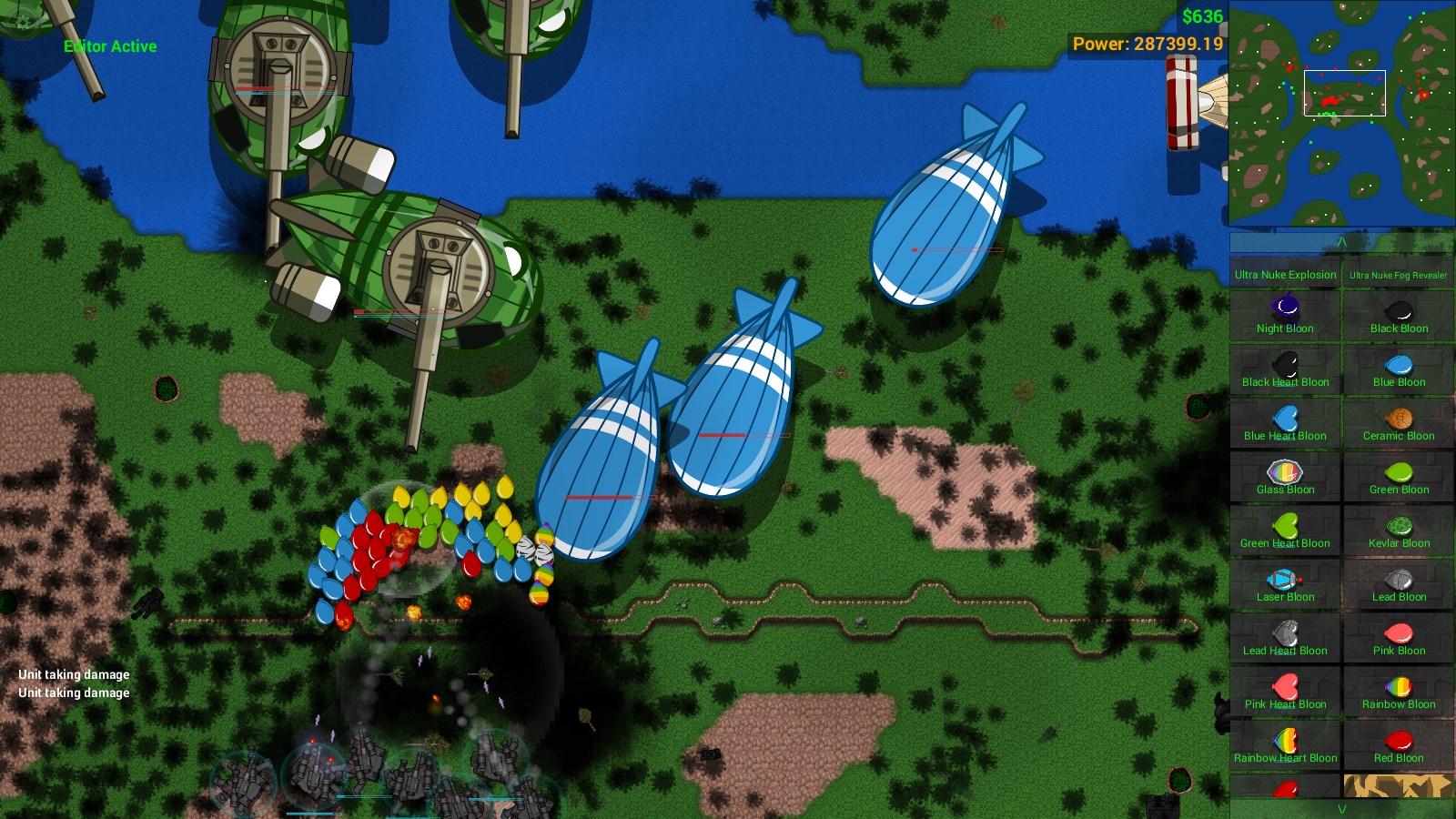Pick the Lead Heart Bloon
Screen dimensions: 1456x819
pos(1285,637)
